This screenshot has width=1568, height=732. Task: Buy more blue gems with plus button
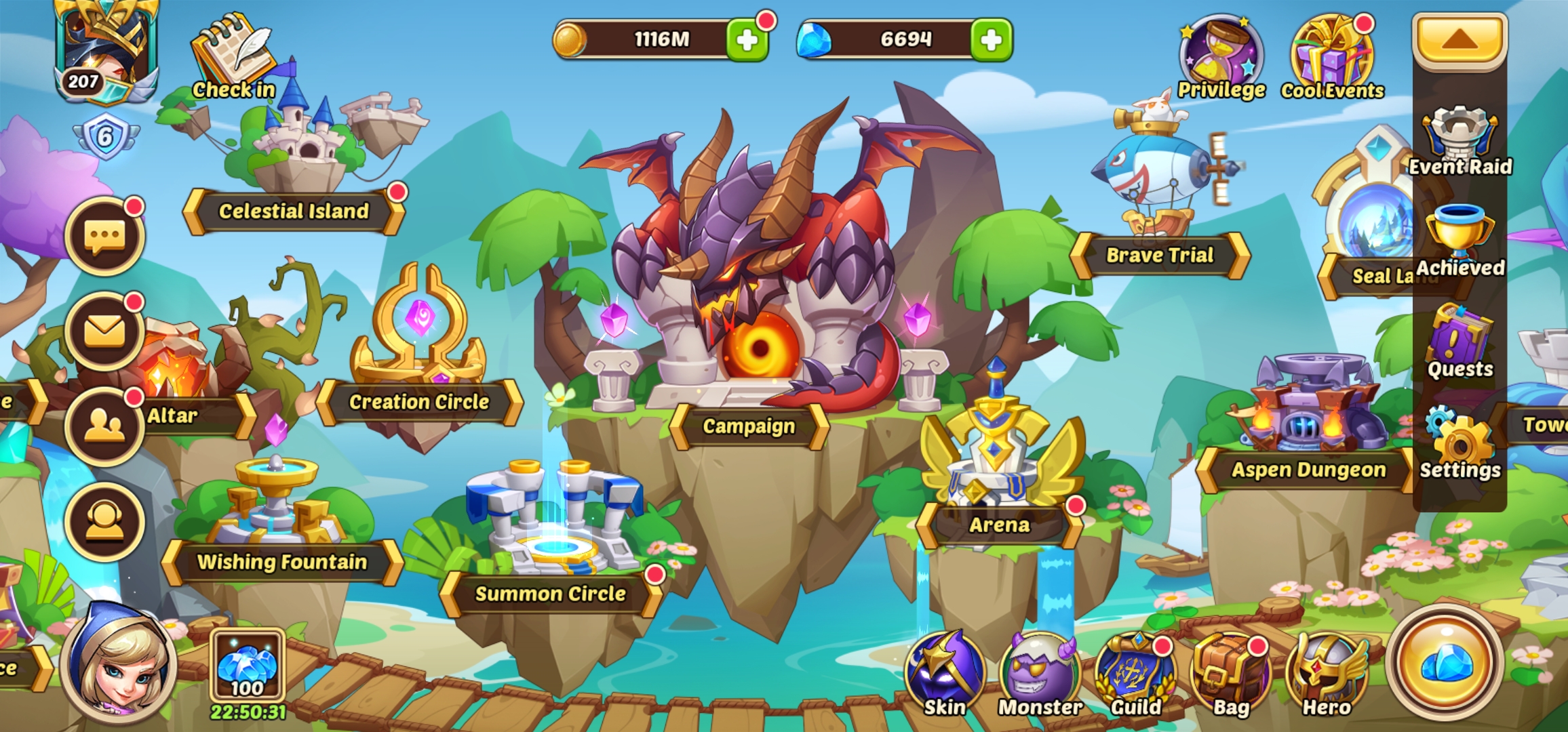[x=991, y=40]
